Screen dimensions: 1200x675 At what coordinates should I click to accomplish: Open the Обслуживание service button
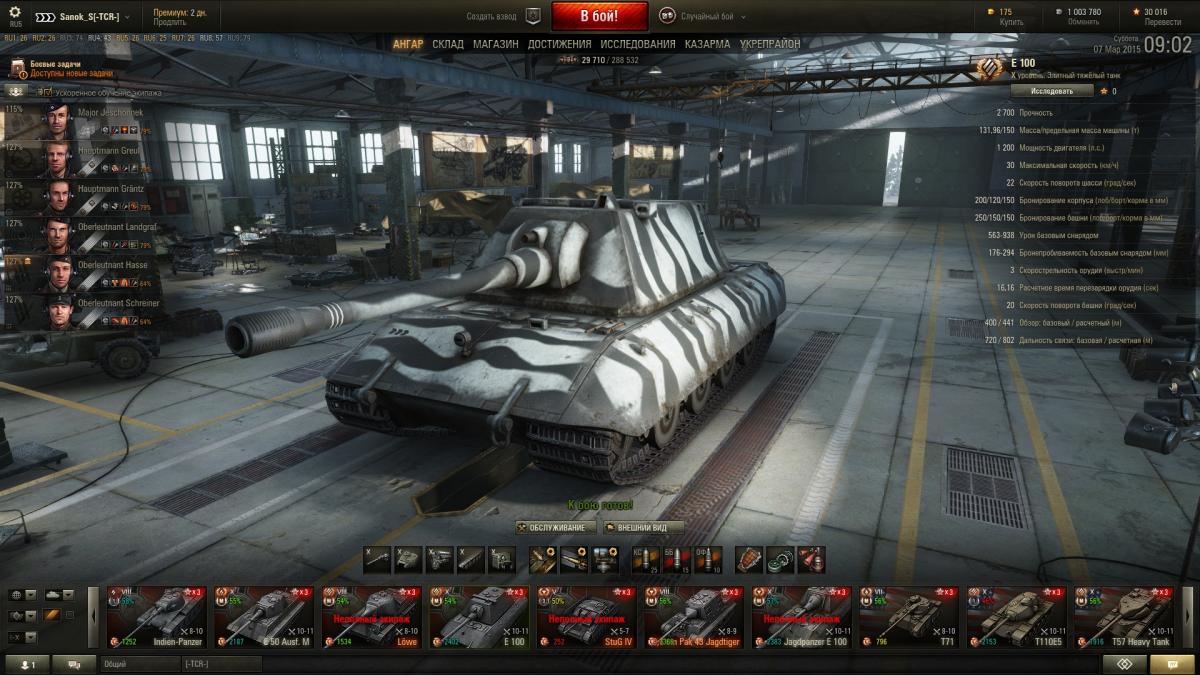coord(556,527)
